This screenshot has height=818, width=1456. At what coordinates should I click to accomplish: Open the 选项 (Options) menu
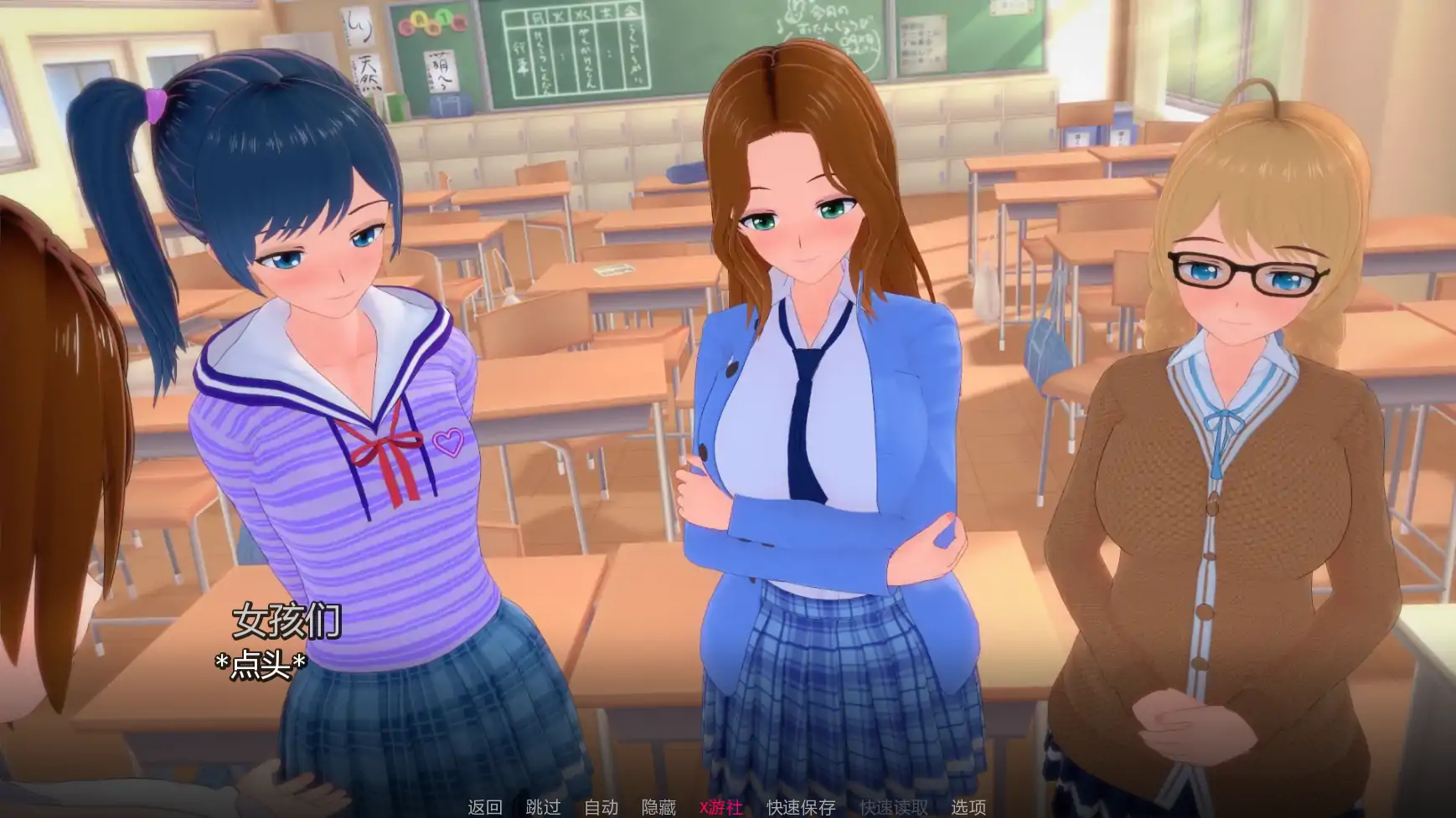pyautogui.click(x=968, y=807)
